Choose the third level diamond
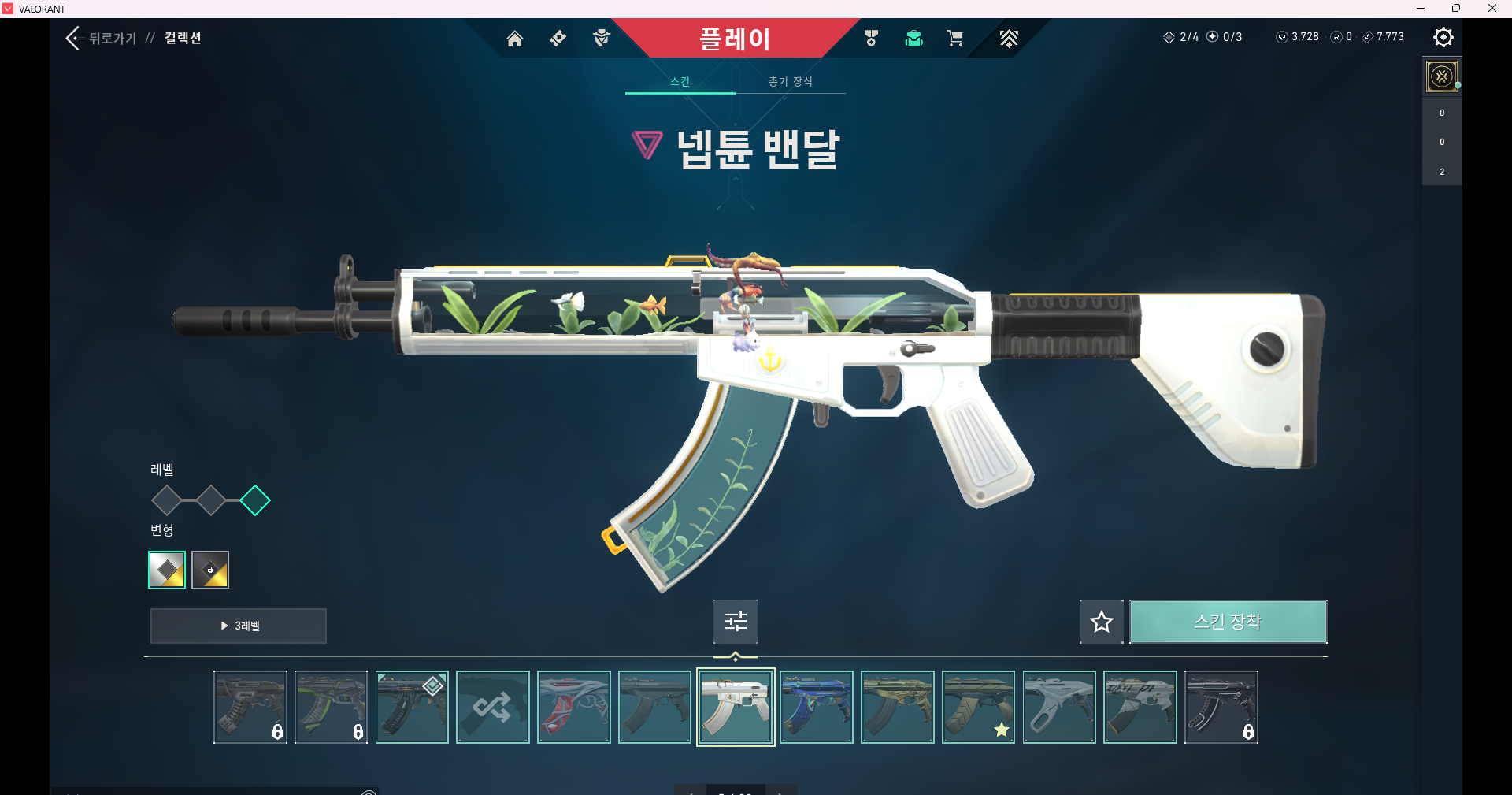This screenshot has height=795, width=1512. [254, 500]
